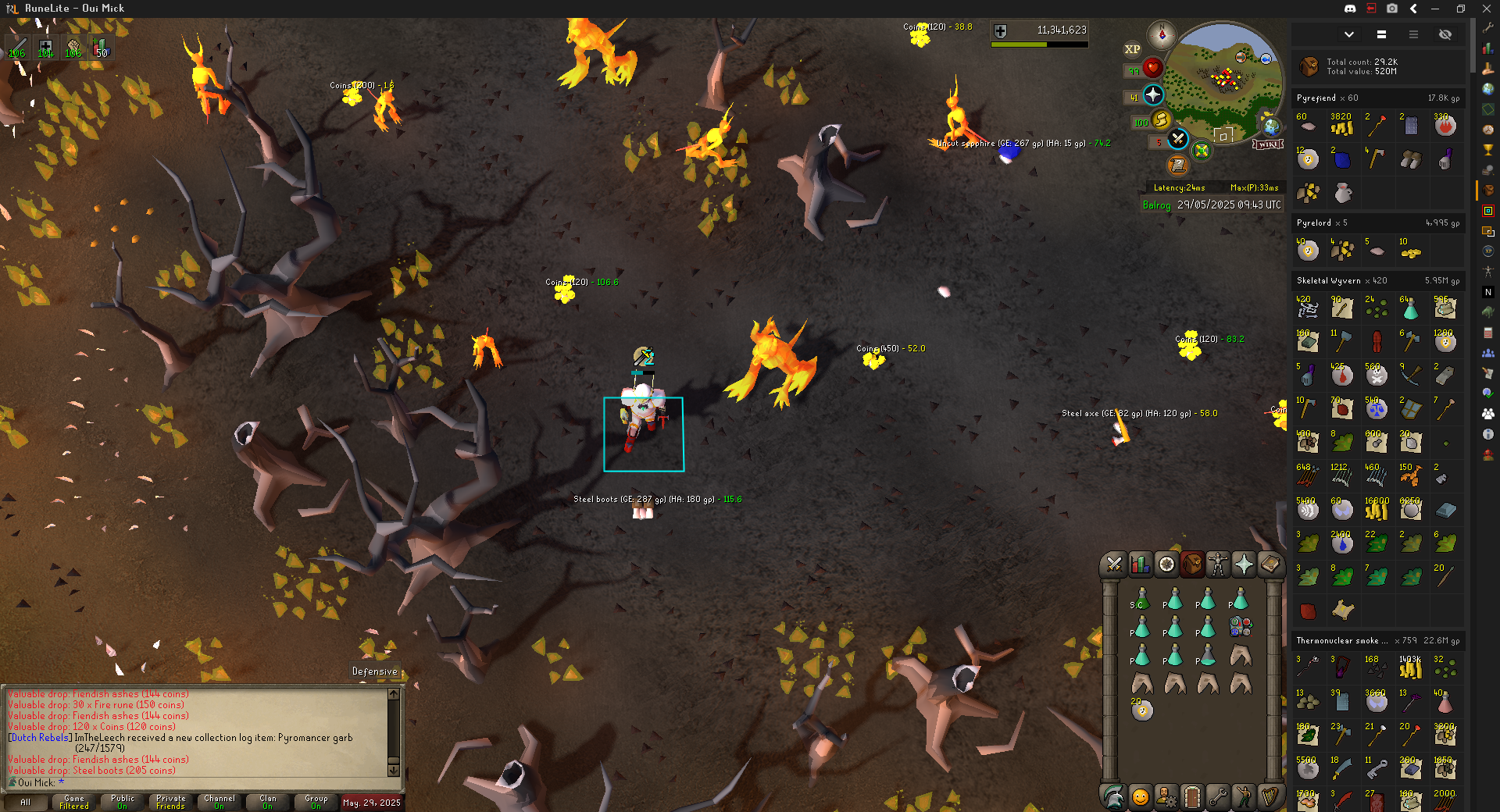
Task: Open the Combat Options tab
Action: (1114, 564)
